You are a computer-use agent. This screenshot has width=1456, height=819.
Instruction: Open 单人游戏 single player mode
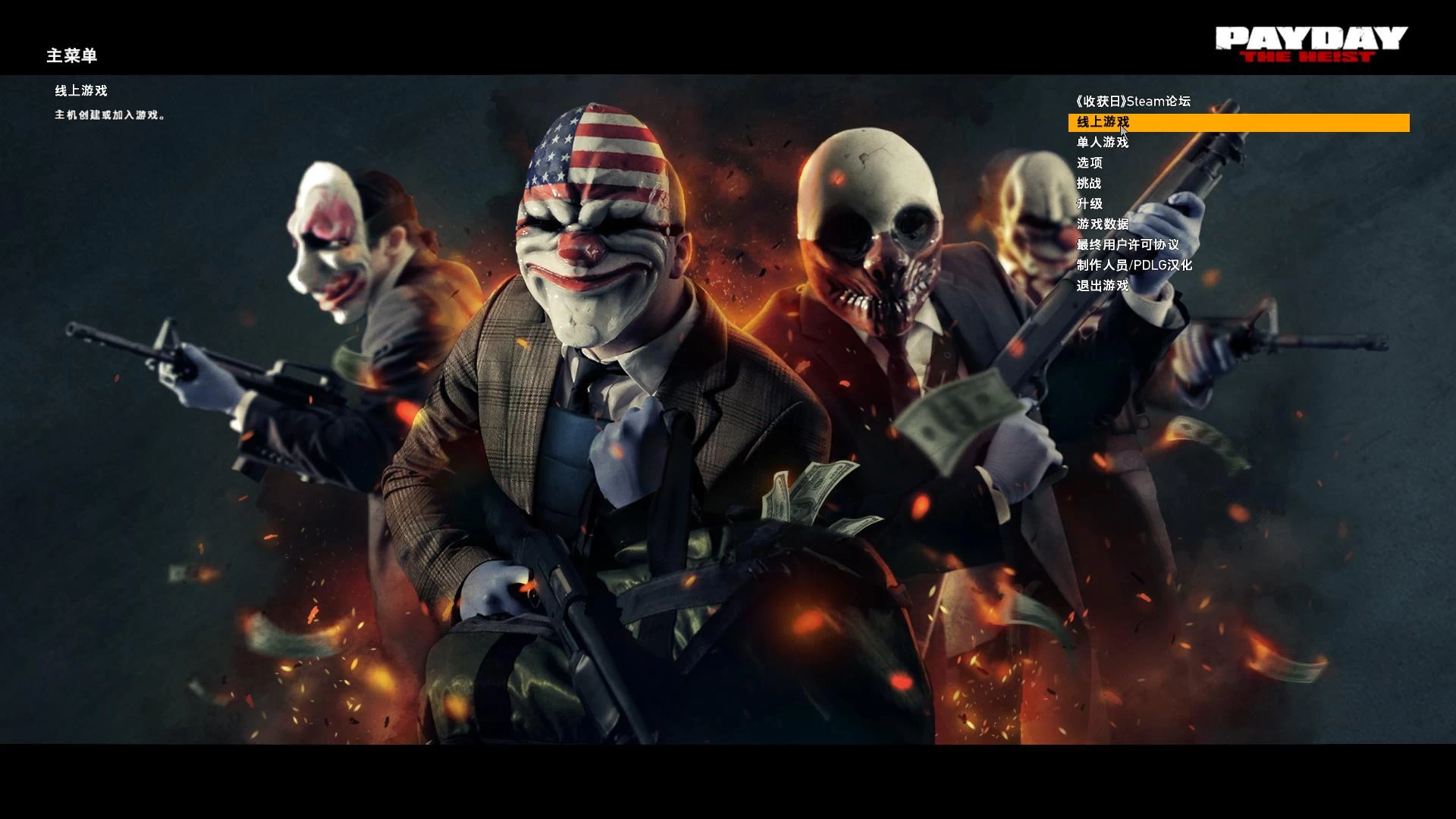pyautogui.click(x=1102, y=143)
